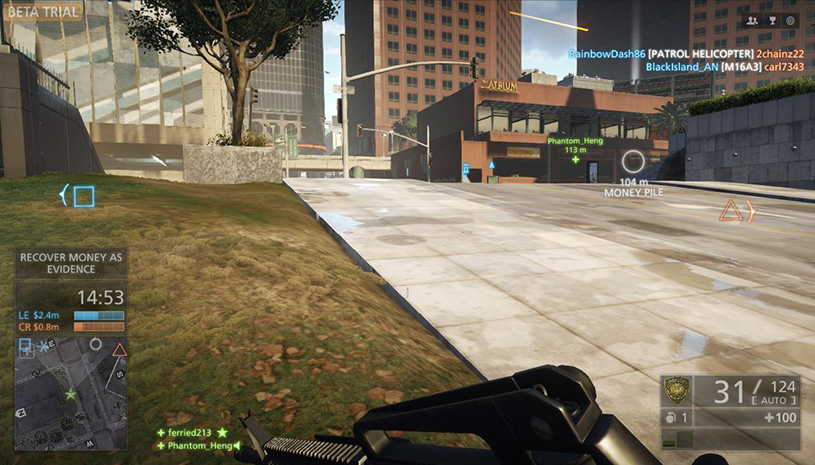Click the green star marker on minimap

pyautogui.click(x=70, y=394)
